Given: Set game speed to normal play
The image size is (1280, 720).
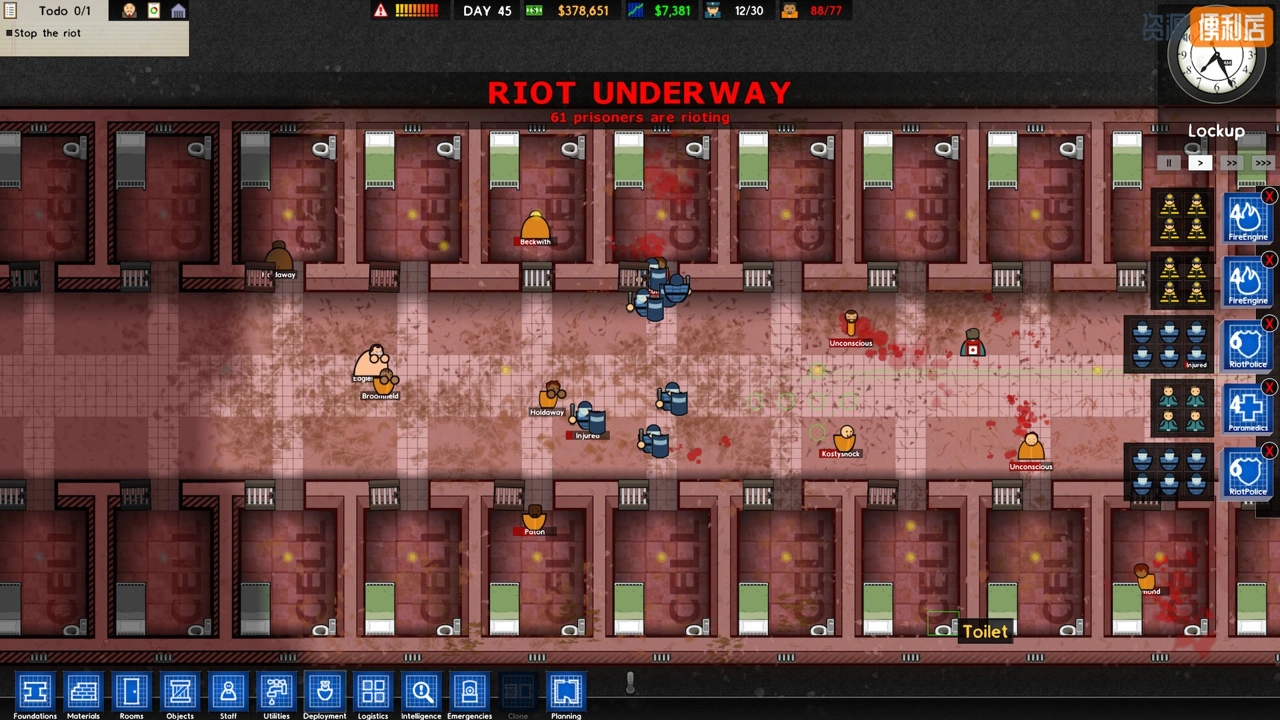Looking at the screenshot, I should [1200, 163].
